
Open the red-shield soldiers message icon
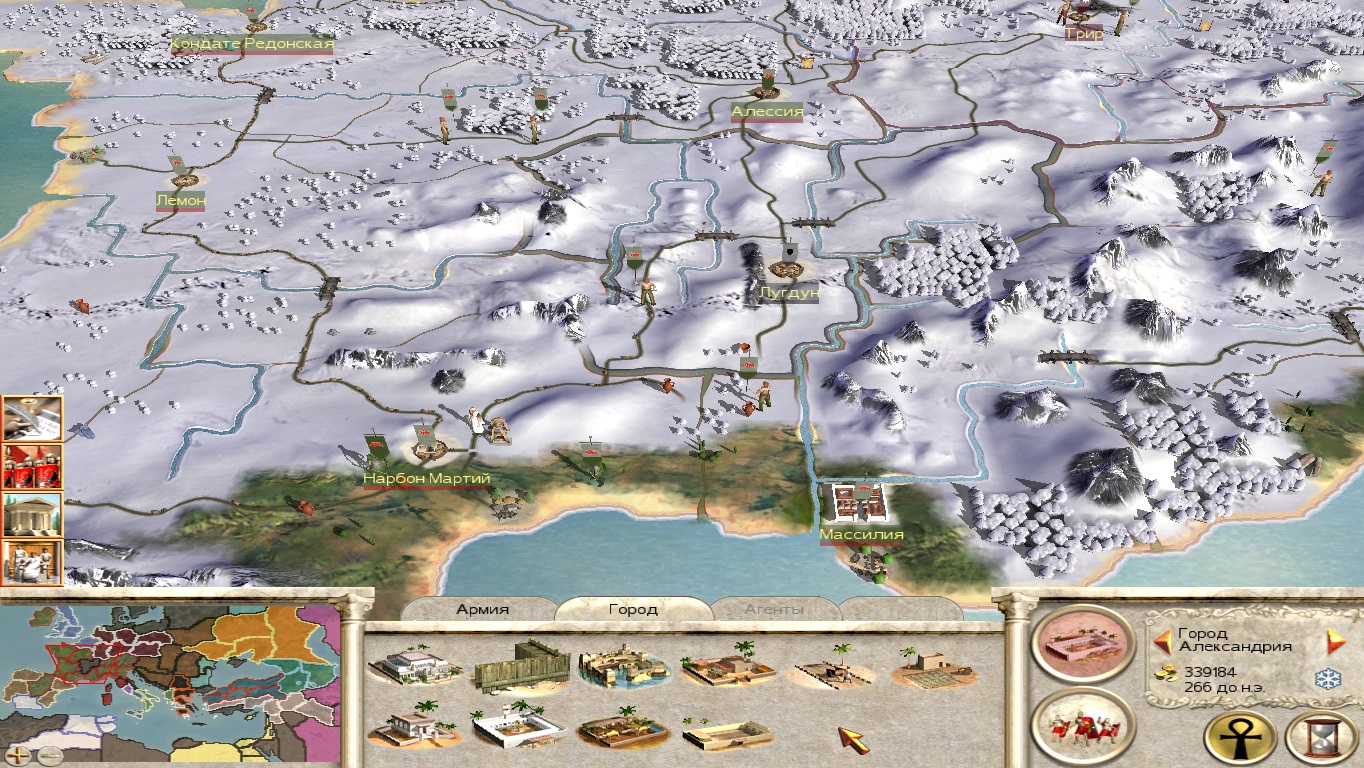[x=32, y=467]
